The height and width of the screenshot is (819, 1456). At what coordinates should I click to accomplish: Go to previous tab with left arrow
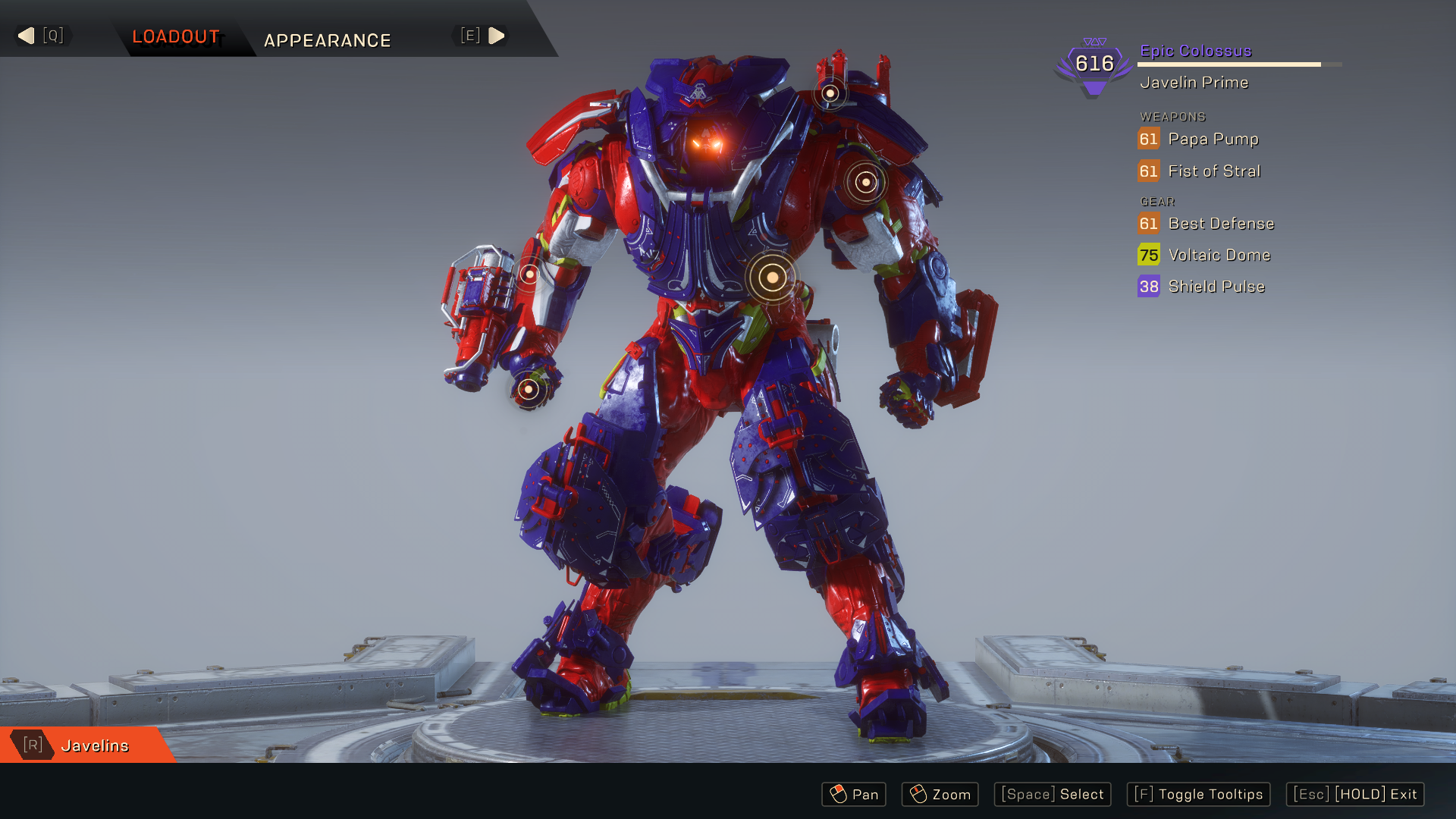[x=27, y=36]
